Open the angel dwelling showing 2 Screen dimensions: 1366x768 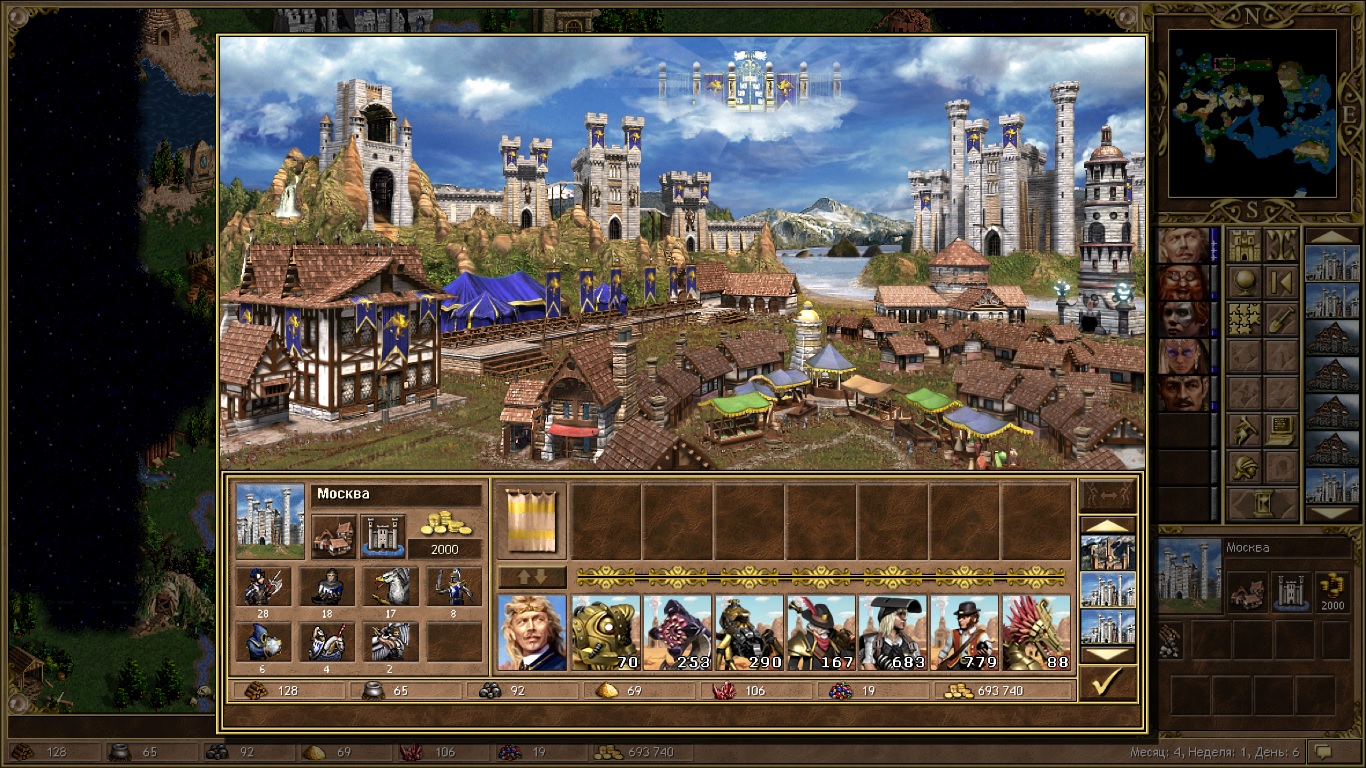coord(390,642)
